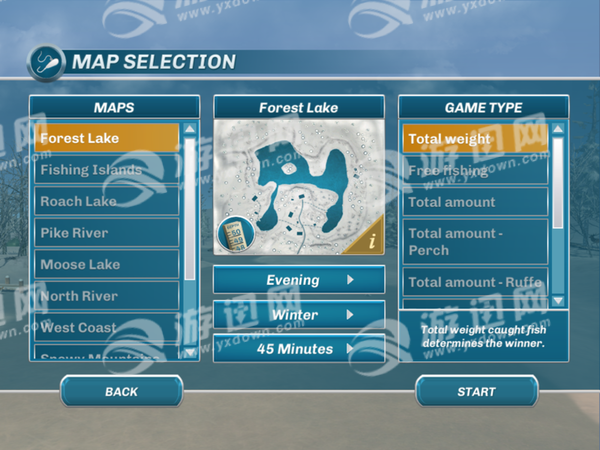The width and height of the screenshot is (600, 450).
Task: Go back with the BACK button
Action: (x=121, y=392)
